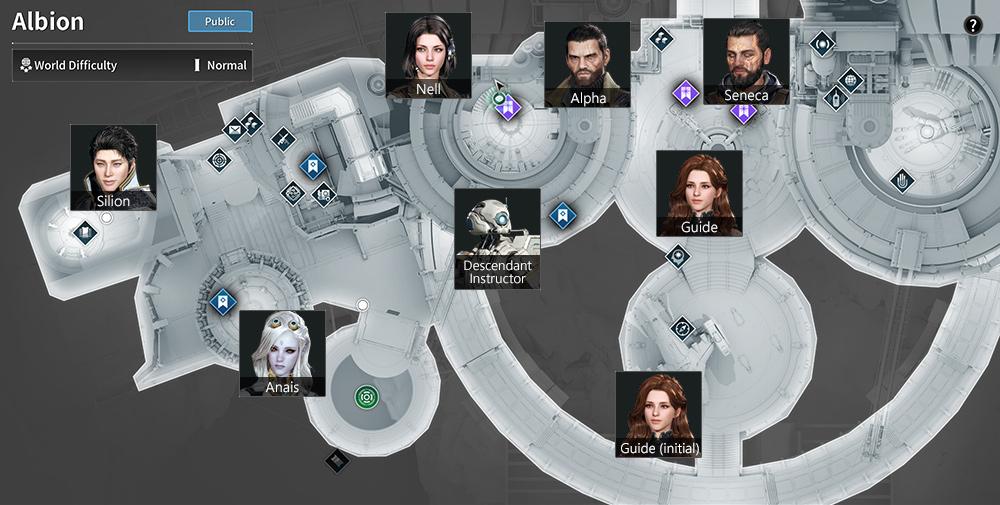Pick the Descendant Instructor portrait
Image resolution: width=1000 pixels, height=505 pixels.
point(497,238)
